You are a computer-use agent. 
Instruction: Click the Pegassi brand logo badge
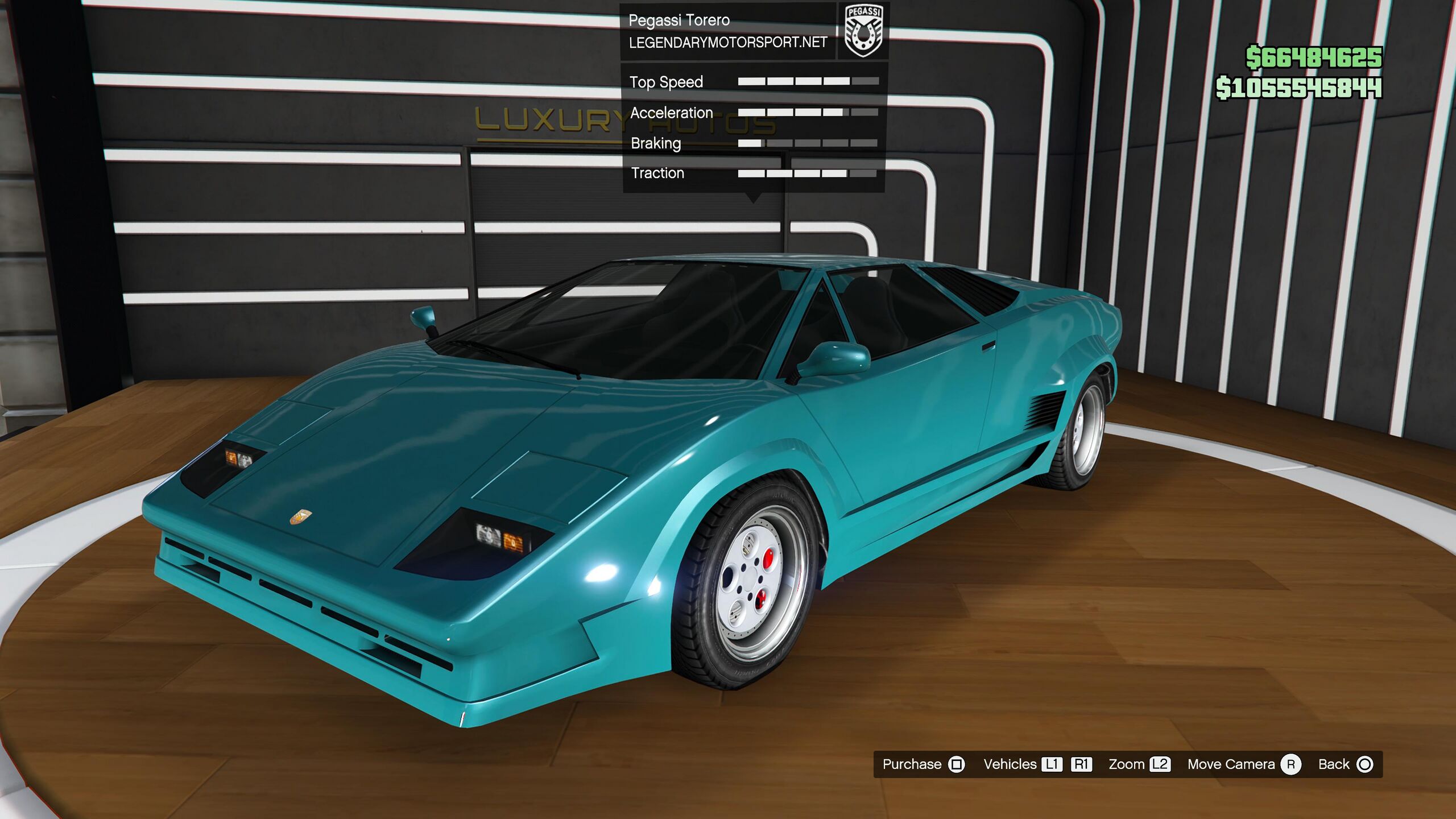pos(863,31)
